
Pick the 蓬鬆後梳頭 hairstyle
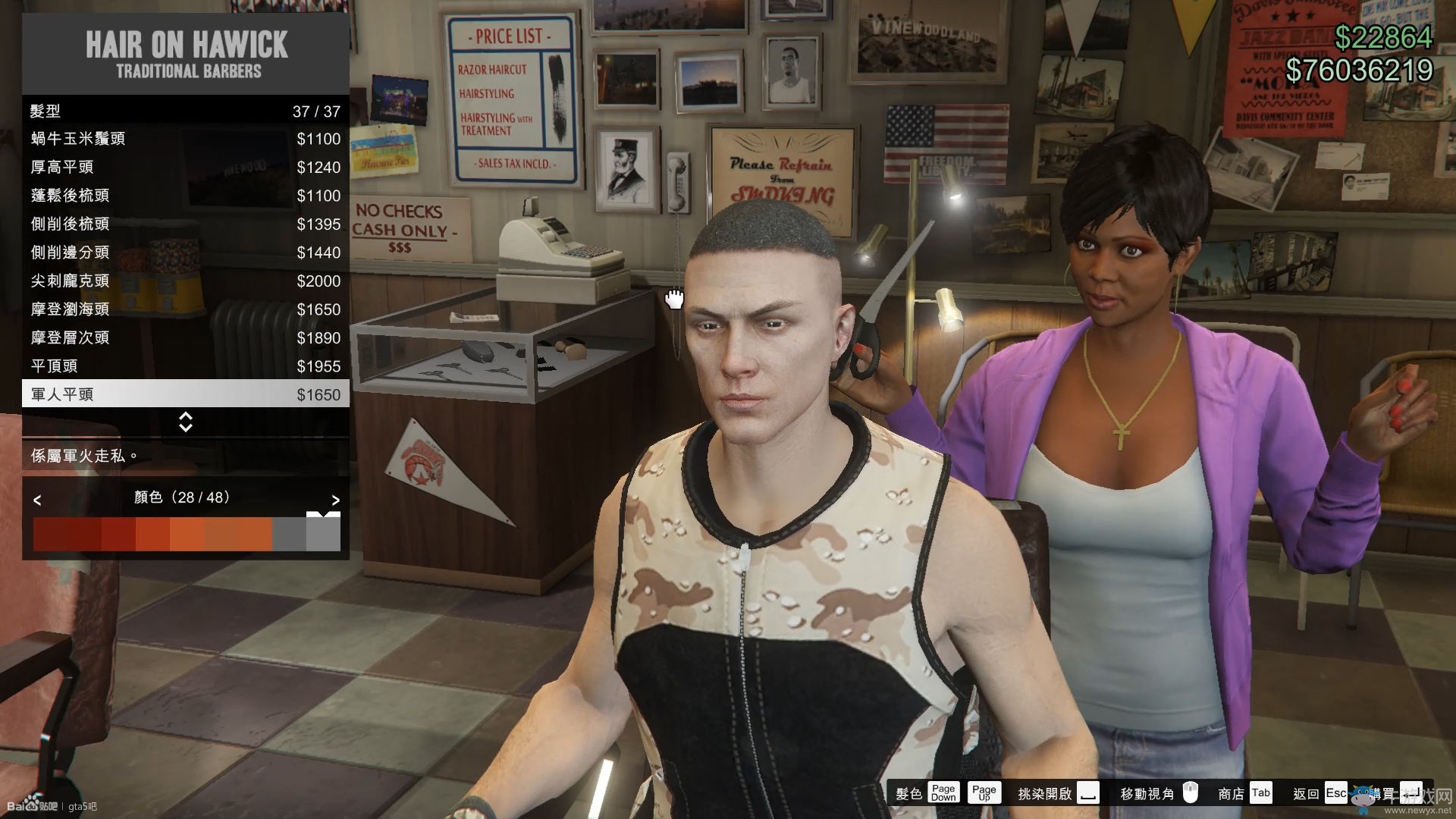pyautogui.click(x=185, y=196)
